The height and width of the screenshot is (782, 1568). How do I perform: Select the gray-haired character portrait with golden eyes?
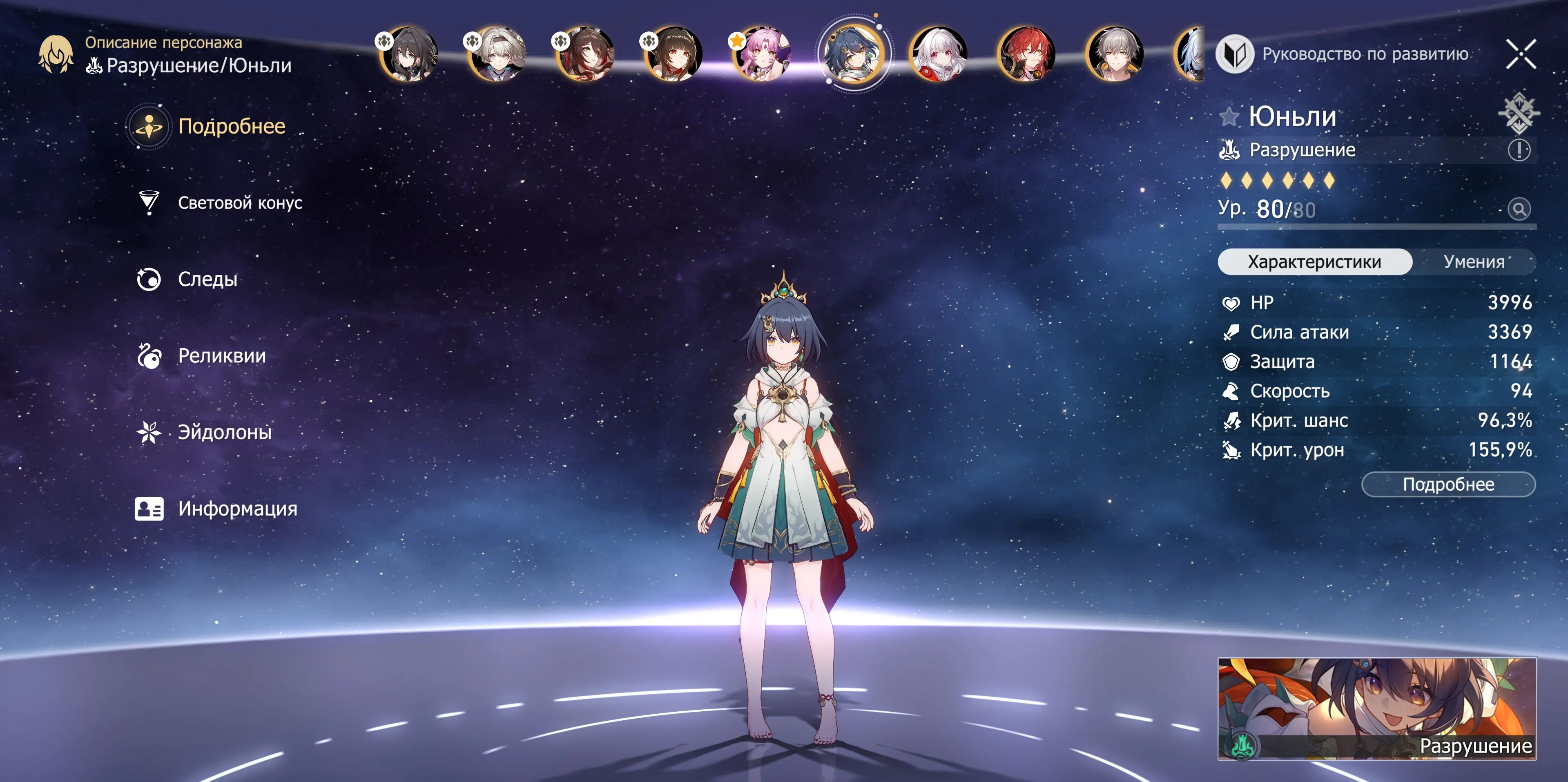[1115, 54]
